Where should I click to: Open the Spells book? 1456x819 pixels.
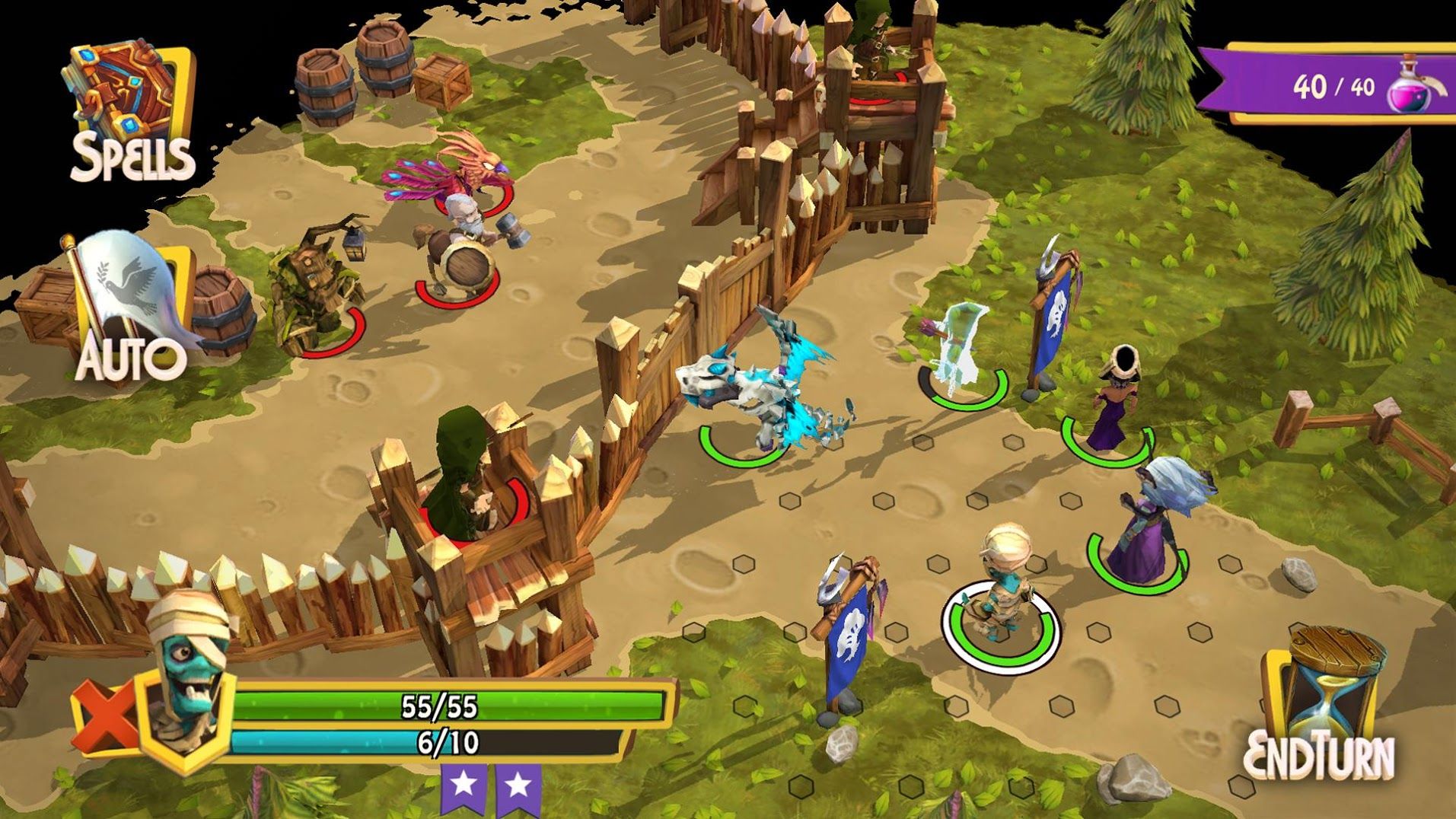coord(131,113)
